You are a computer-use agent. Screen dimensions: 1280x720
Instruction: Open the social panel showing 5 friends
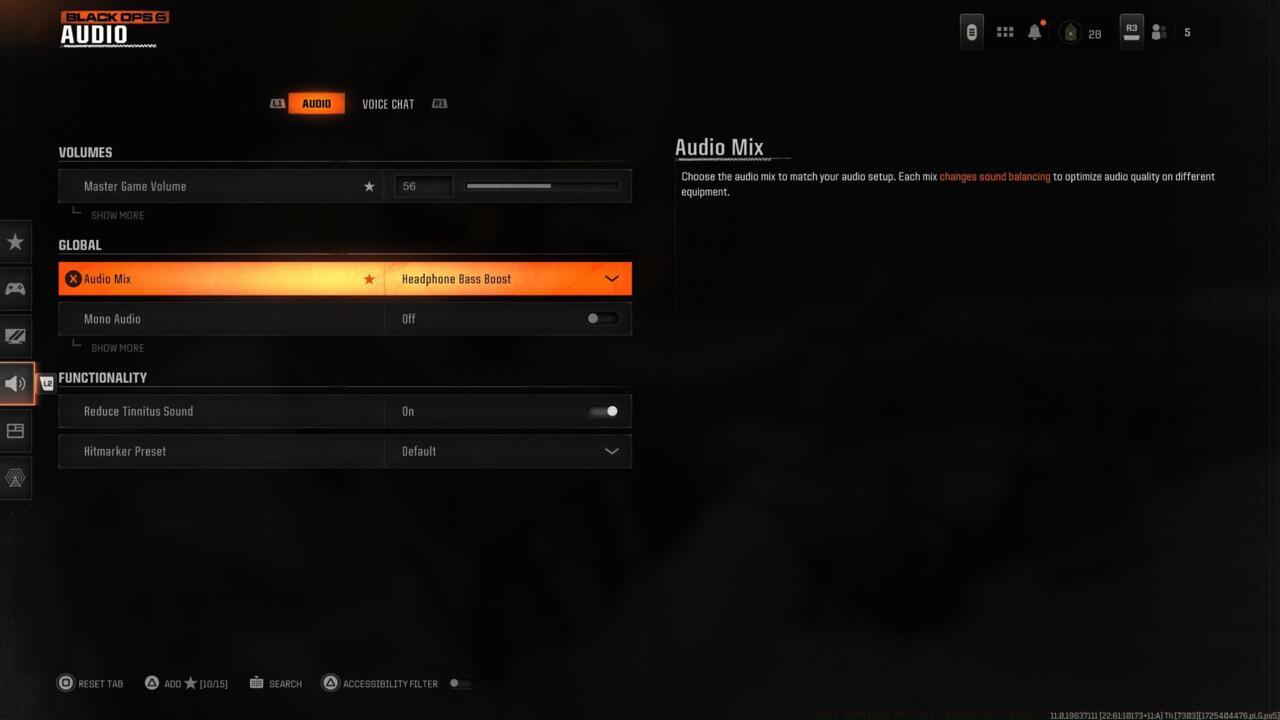click(1158, 32)
